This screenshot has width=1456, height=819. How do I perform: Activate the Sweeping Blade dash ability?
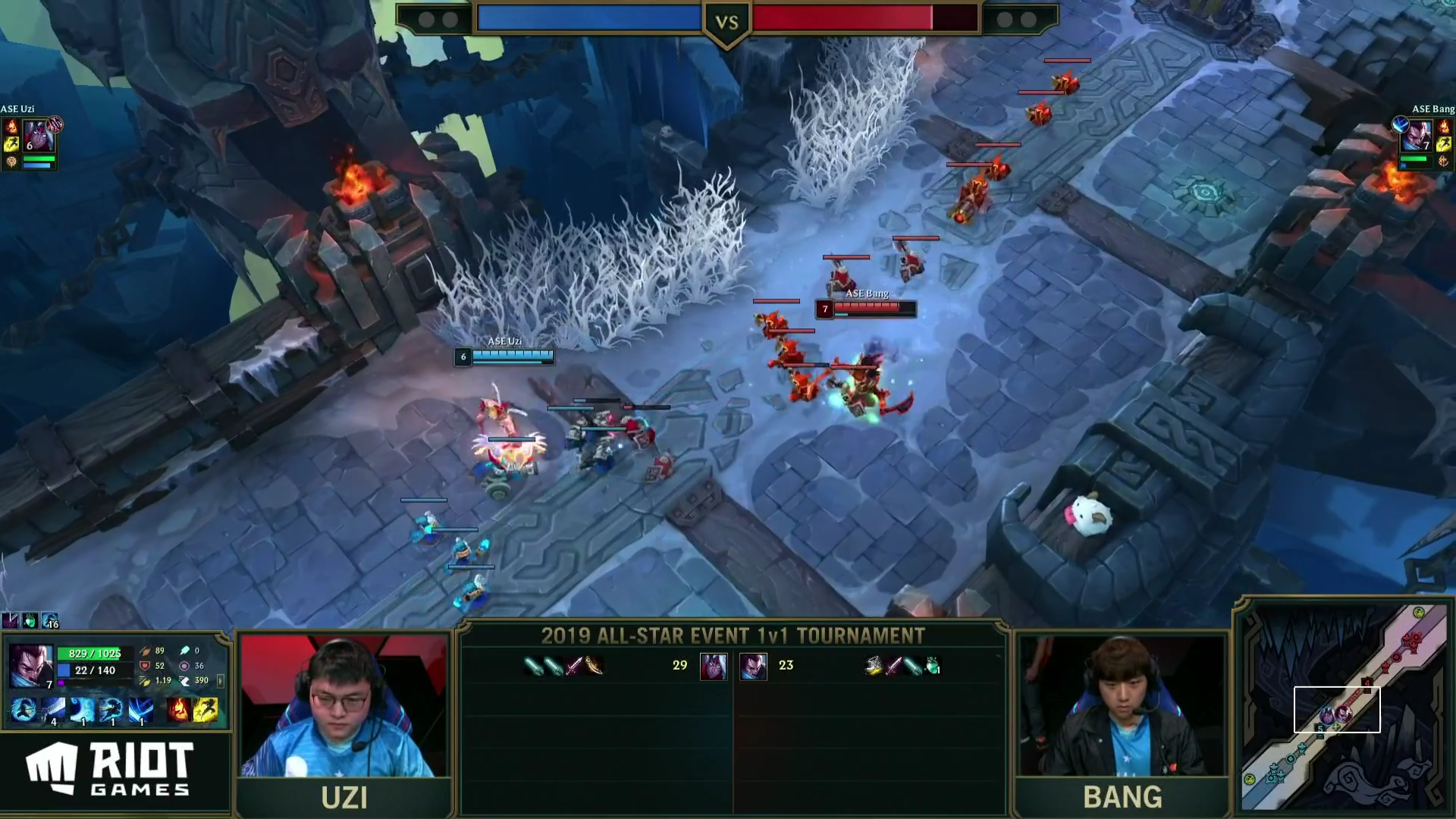tap(111, 710)
